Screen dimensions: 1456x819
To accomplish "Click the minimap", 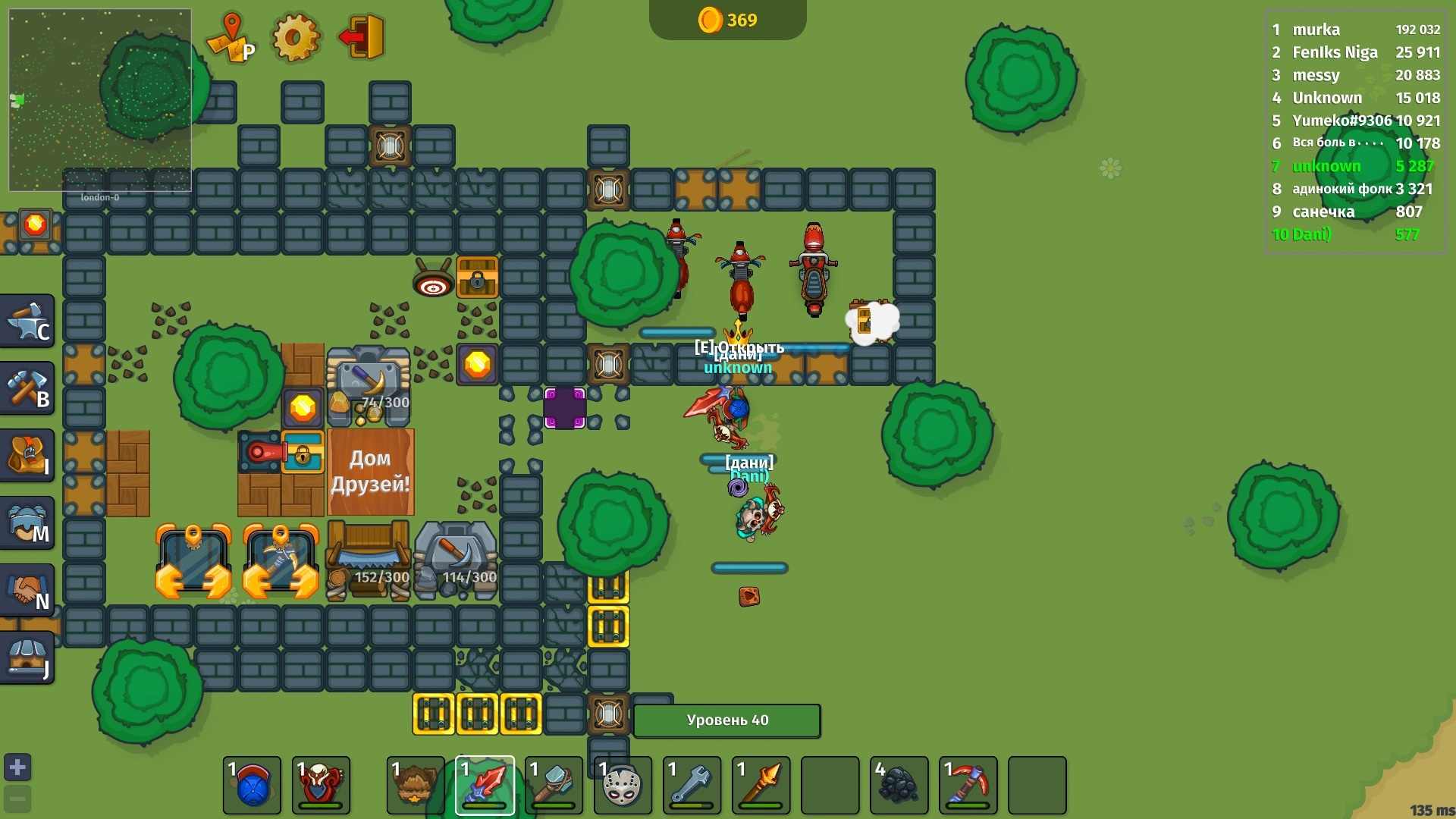I will (99, 99).
